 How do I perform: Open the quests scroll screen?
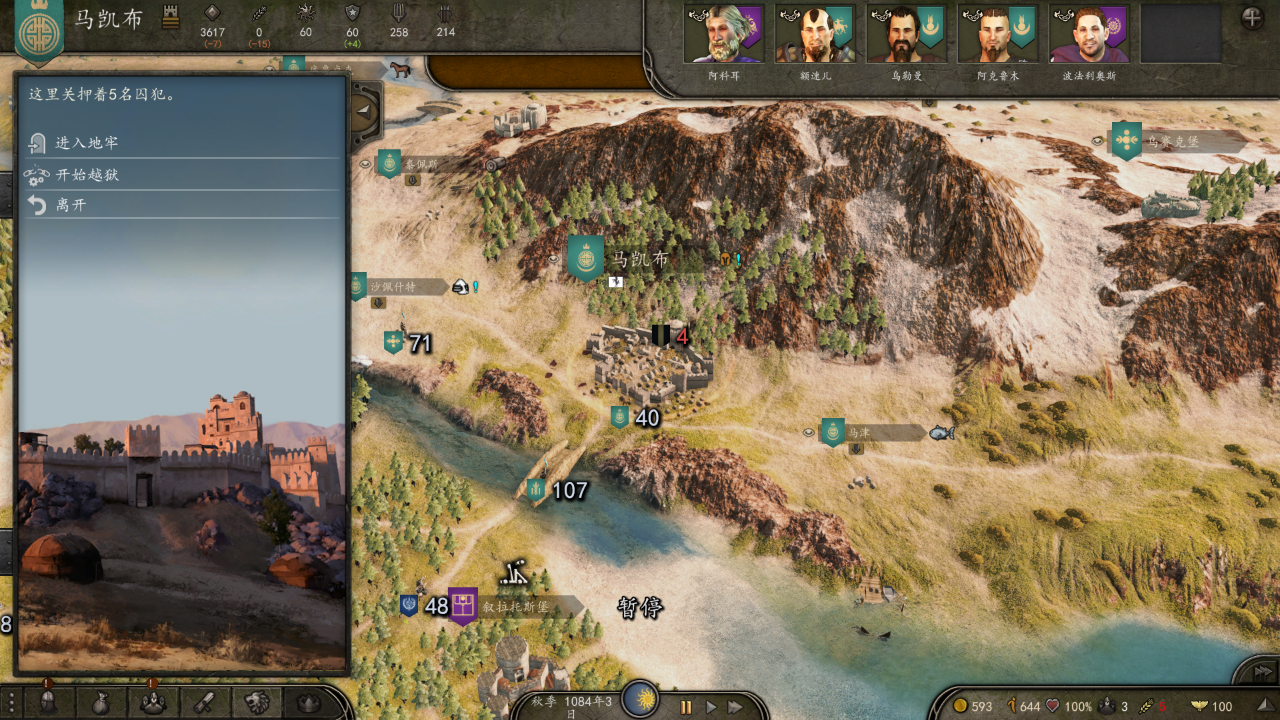pyautogui.click(x=204, y=703)
